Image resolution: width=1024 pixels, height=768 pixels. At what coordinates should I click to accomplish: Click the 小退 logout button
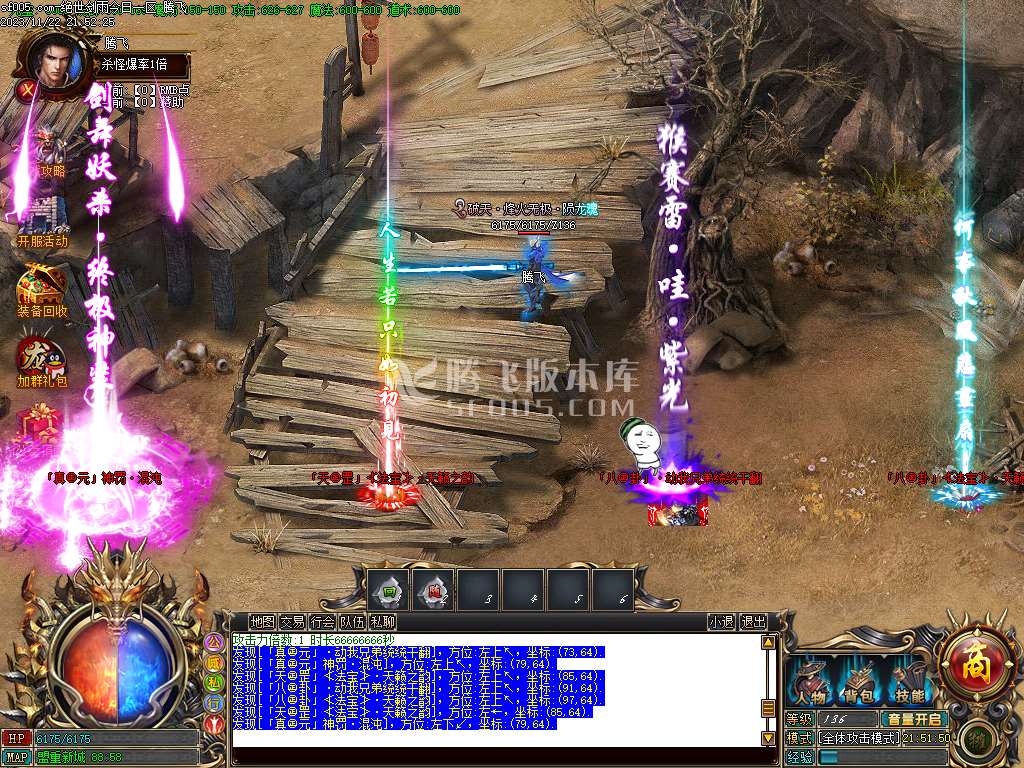[x=721, y=621]
